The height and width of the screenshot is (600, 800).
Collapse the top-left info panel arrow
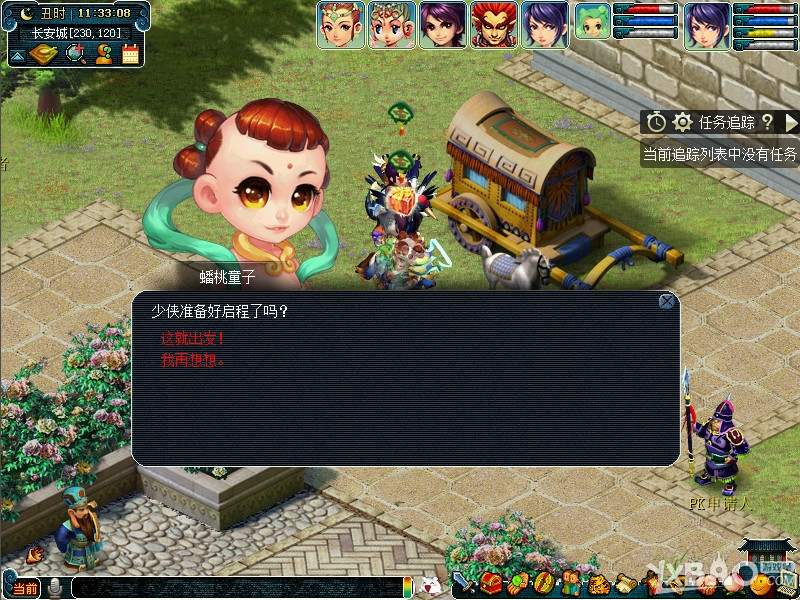(16, 57)
